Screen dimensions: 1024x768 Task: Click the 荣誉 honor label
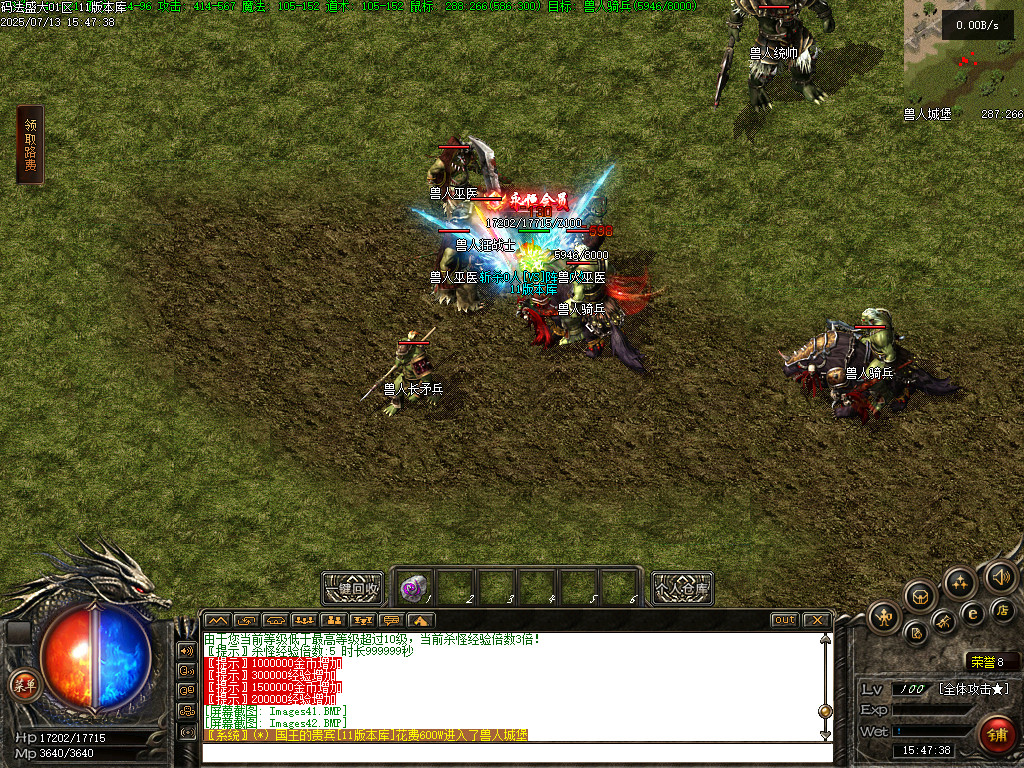tap(978, 661)
